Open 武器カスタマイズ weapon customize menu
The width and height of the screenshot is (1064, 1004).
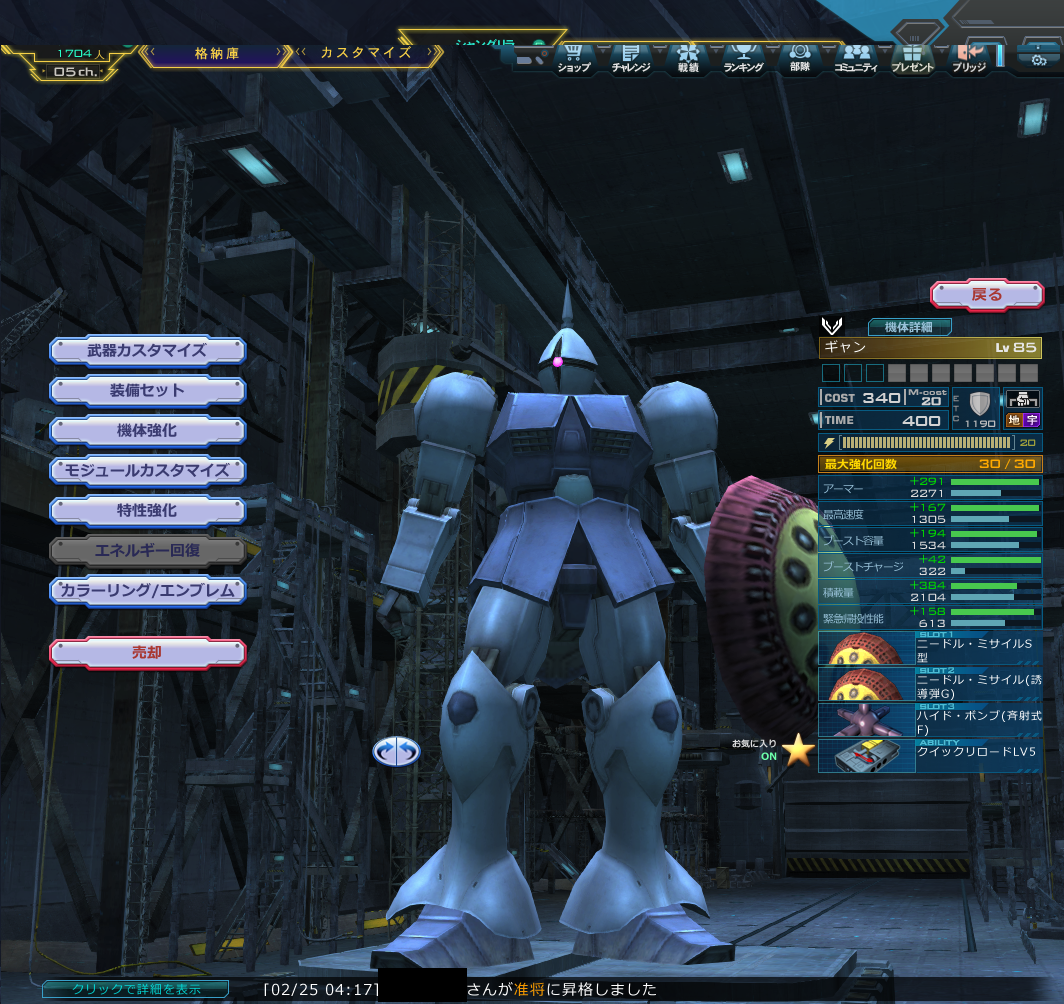coord(147,351)
